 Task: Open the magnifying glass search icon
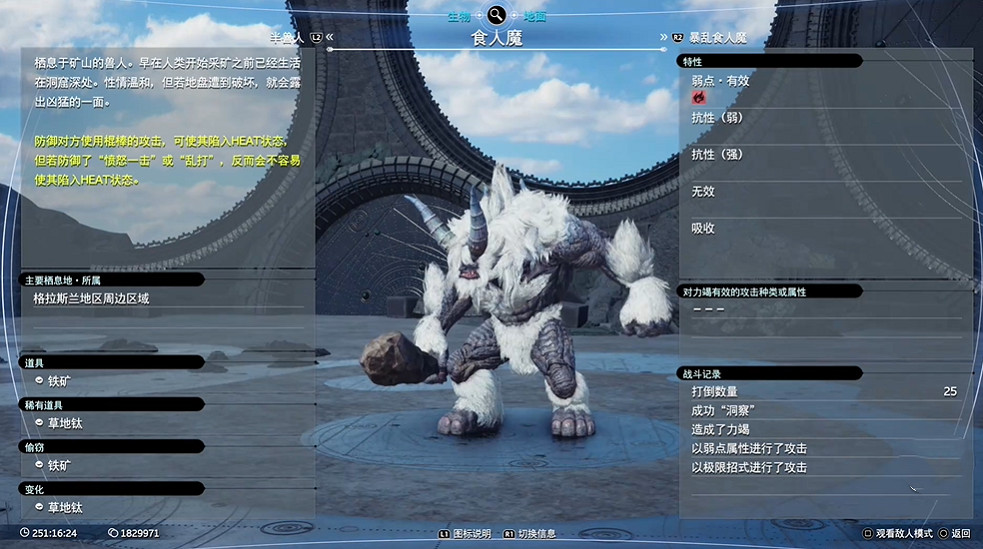[x=496, y=14]
